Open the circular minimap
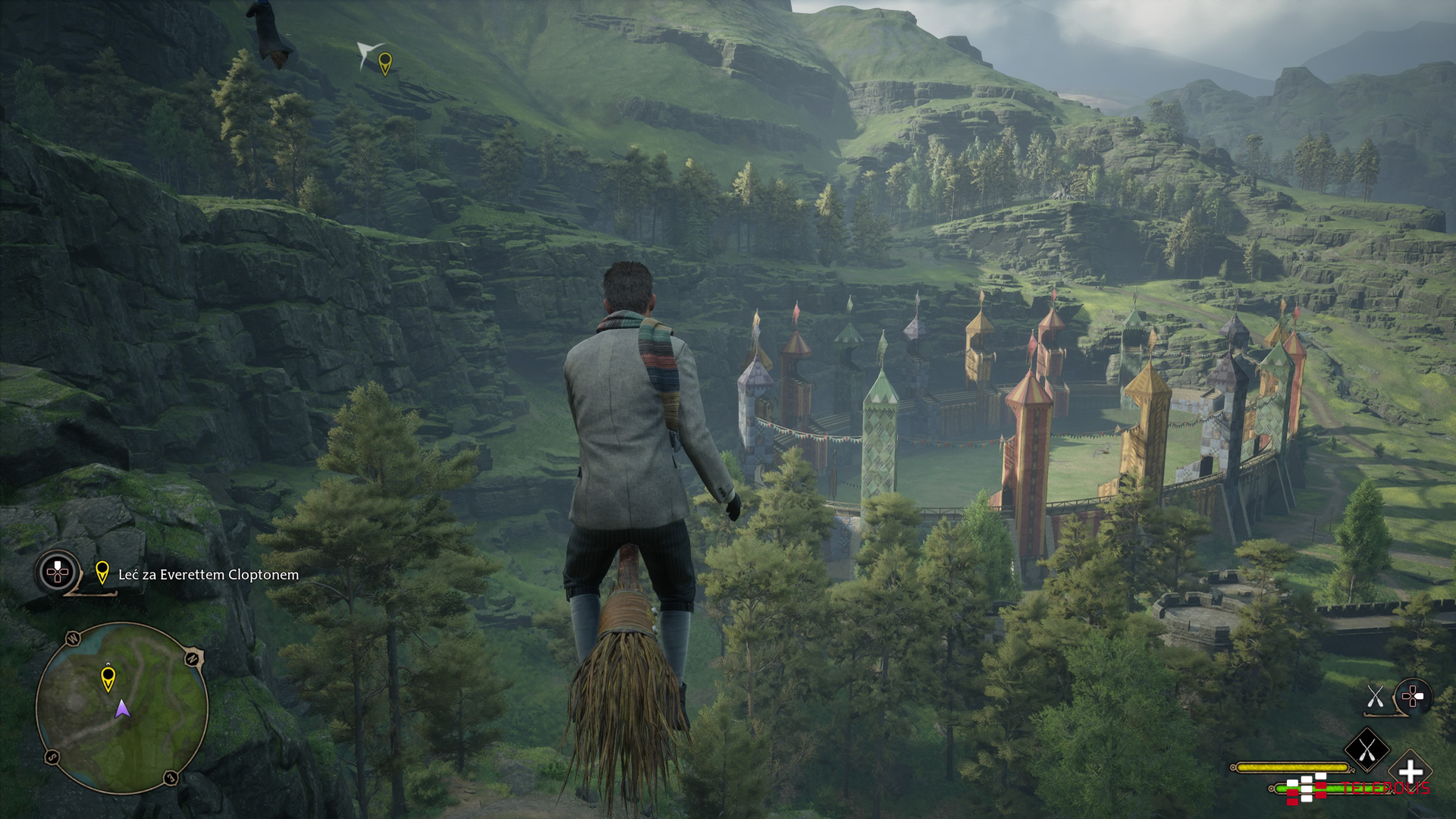Viewport: 1456px width, 819px height. [x=122, y=708]
